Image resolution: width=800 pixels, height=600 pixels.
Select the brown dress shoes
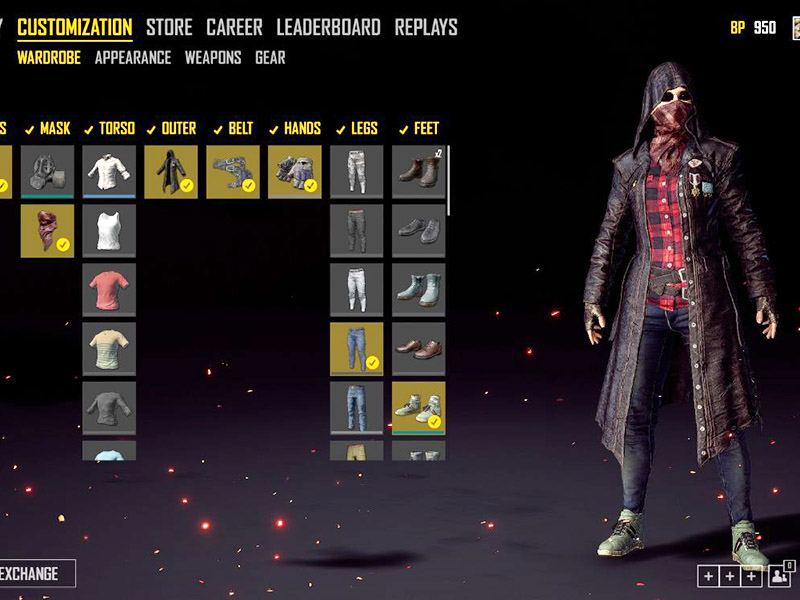(419, 348)
